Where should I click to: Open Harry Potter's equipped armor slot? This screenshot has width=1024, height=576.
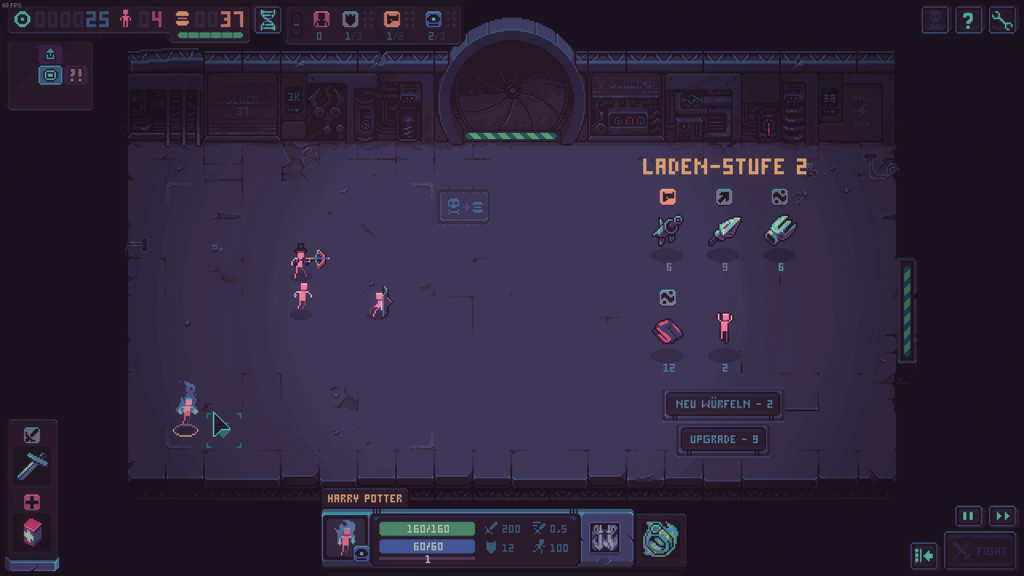[x=606, y=537]
